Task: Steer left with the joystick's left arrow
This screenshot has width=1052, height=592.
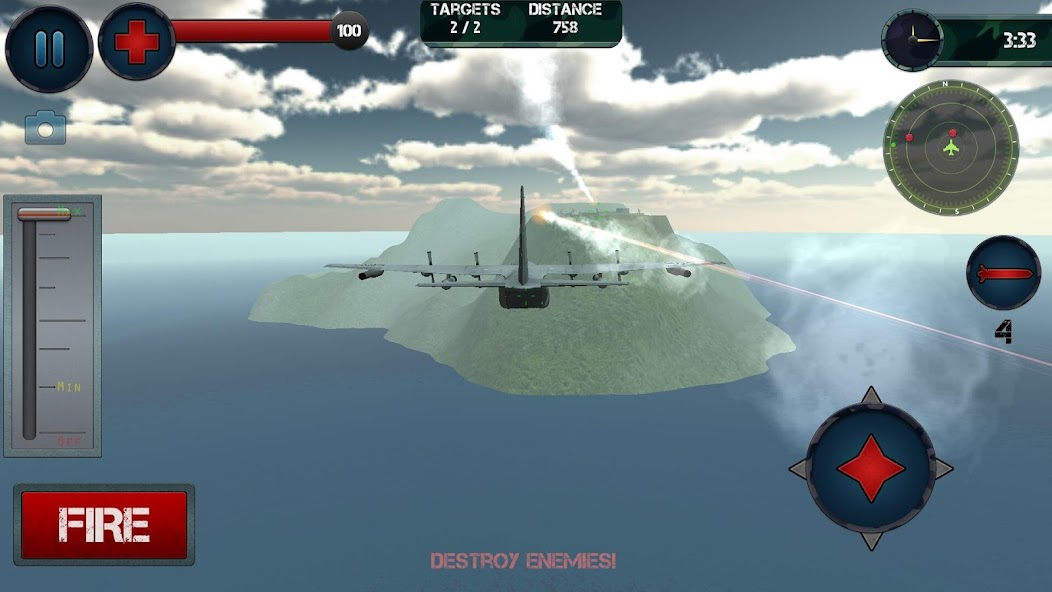Action: 799,468
